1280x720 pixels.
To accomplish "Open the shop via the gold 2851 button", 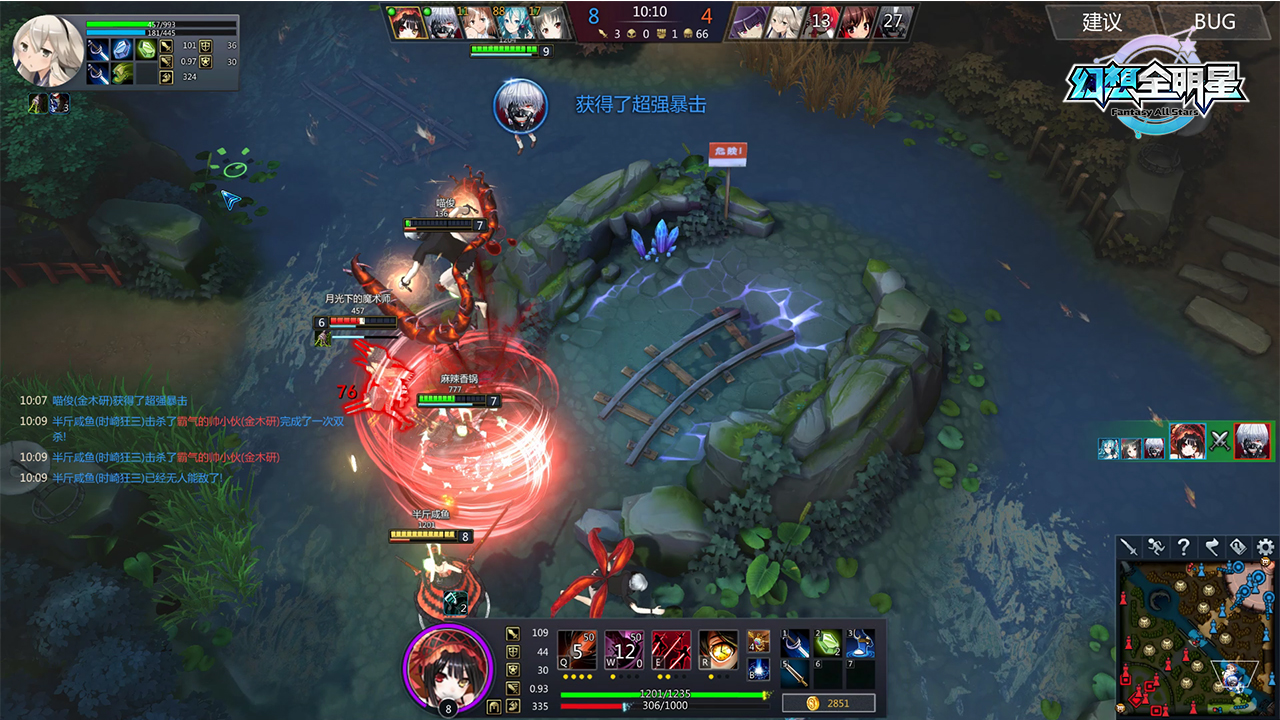I will coord(829,704).
